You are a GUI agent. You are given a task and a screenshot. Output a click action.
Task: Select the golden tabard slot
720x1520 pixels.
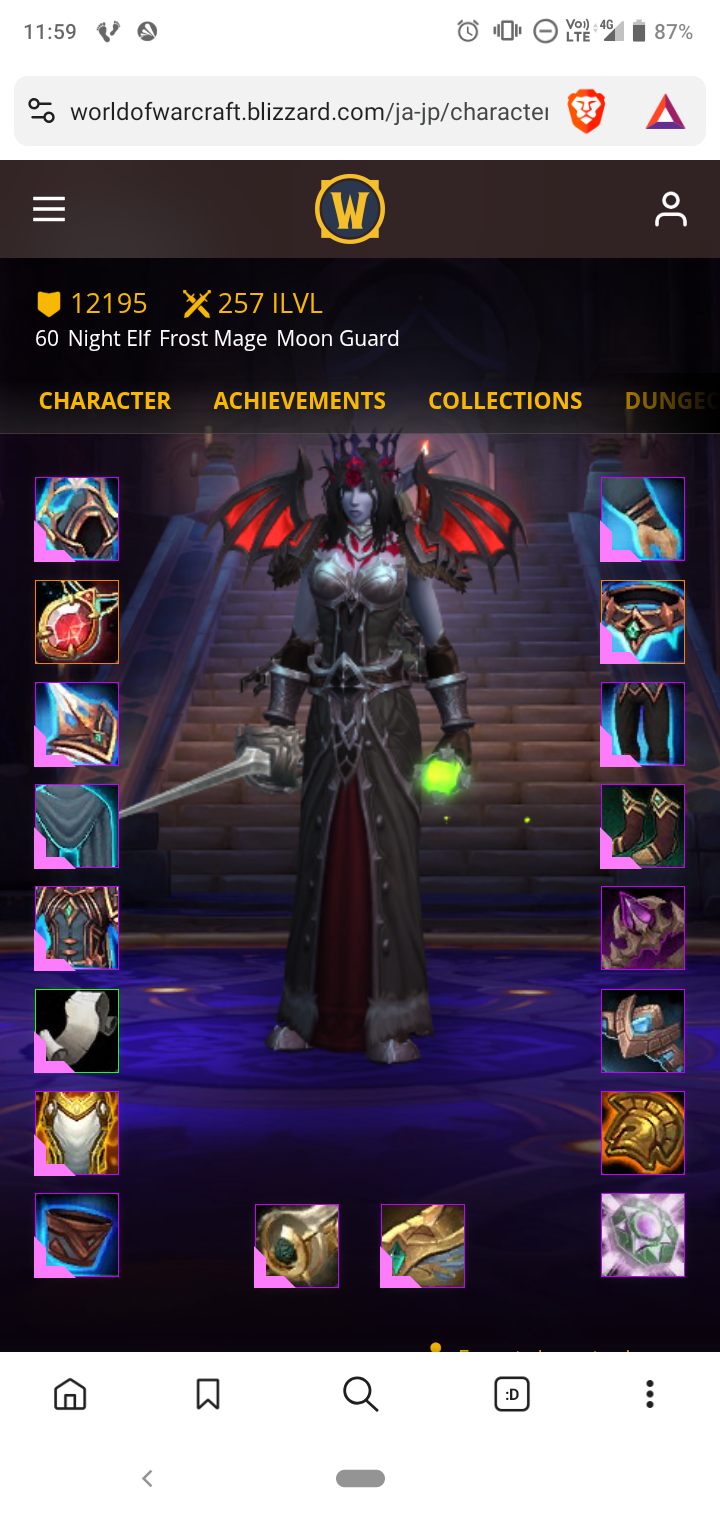[77, 1133]
